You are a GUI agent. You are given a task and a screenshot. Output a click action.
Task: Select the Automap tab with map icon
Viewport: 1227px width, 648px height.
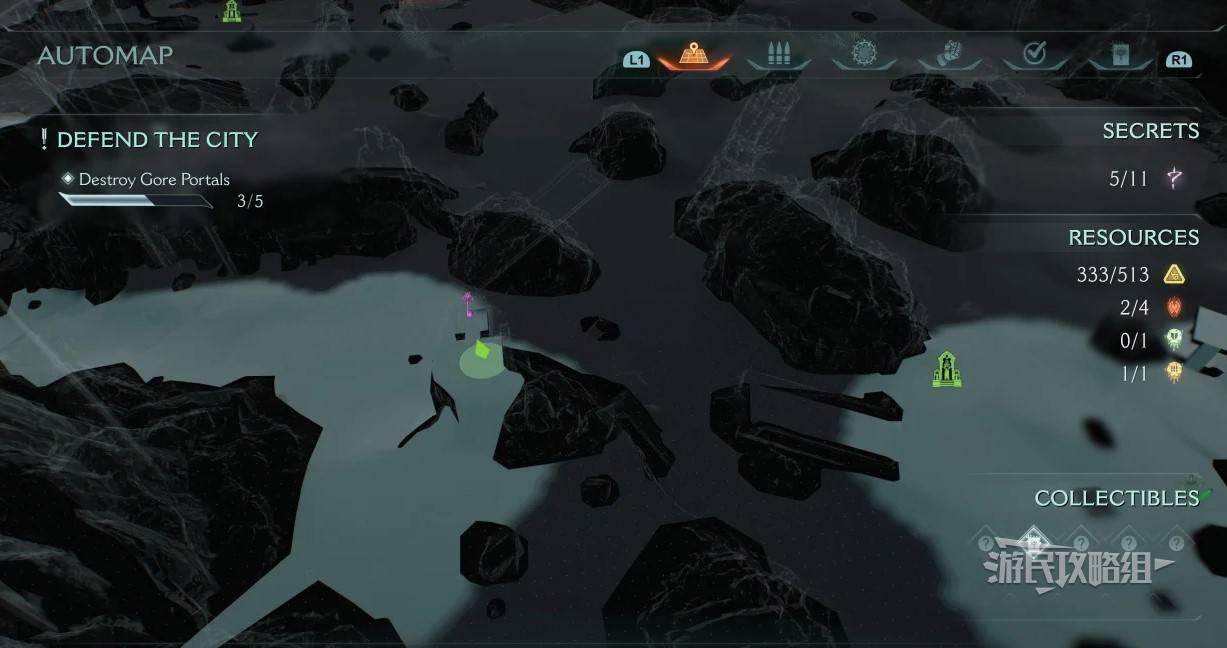pyautogui.click(x=693, y=55)
